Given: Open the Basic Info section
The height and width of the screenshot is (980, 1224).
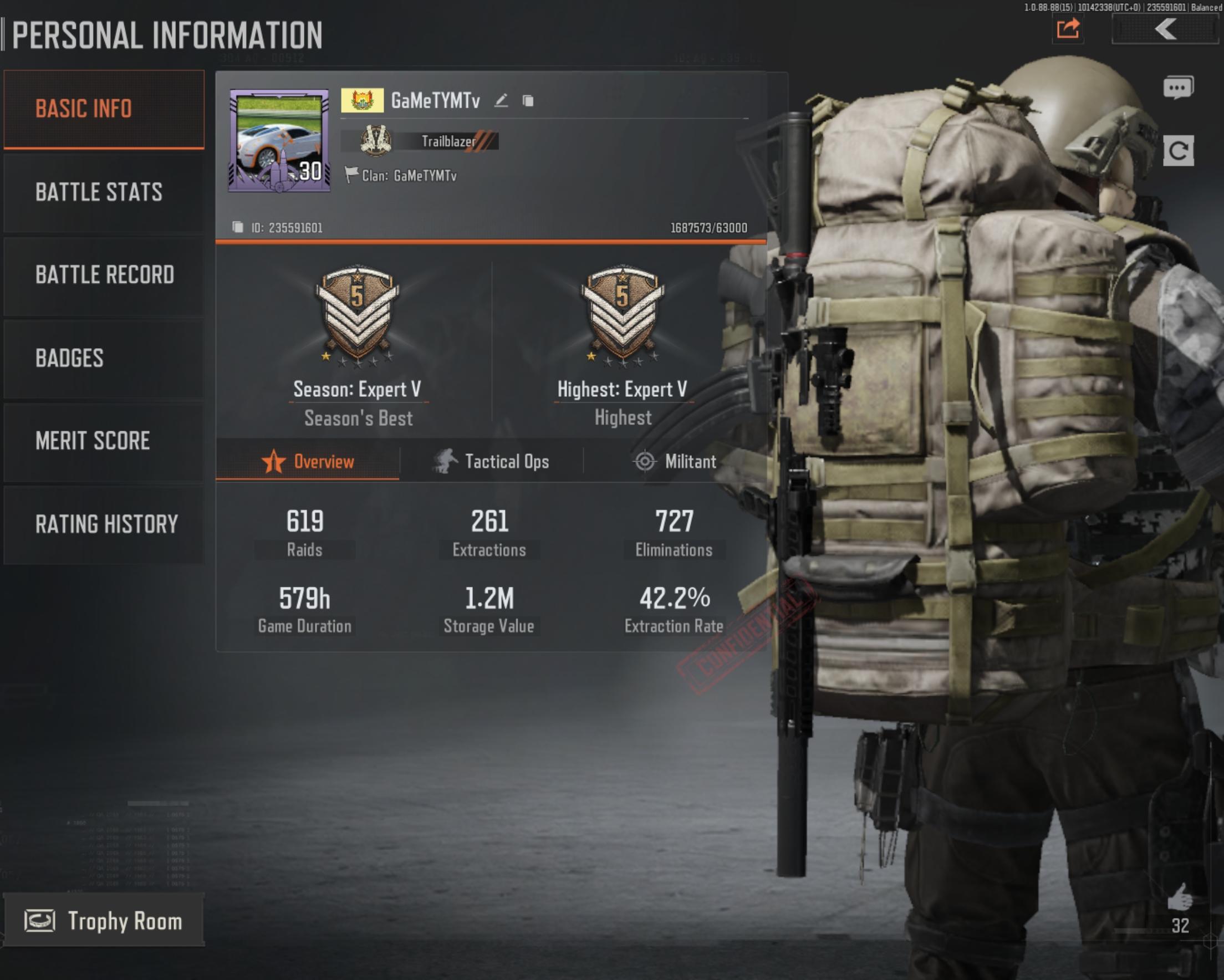Looking at the screenshot, I should coord(104,109).
